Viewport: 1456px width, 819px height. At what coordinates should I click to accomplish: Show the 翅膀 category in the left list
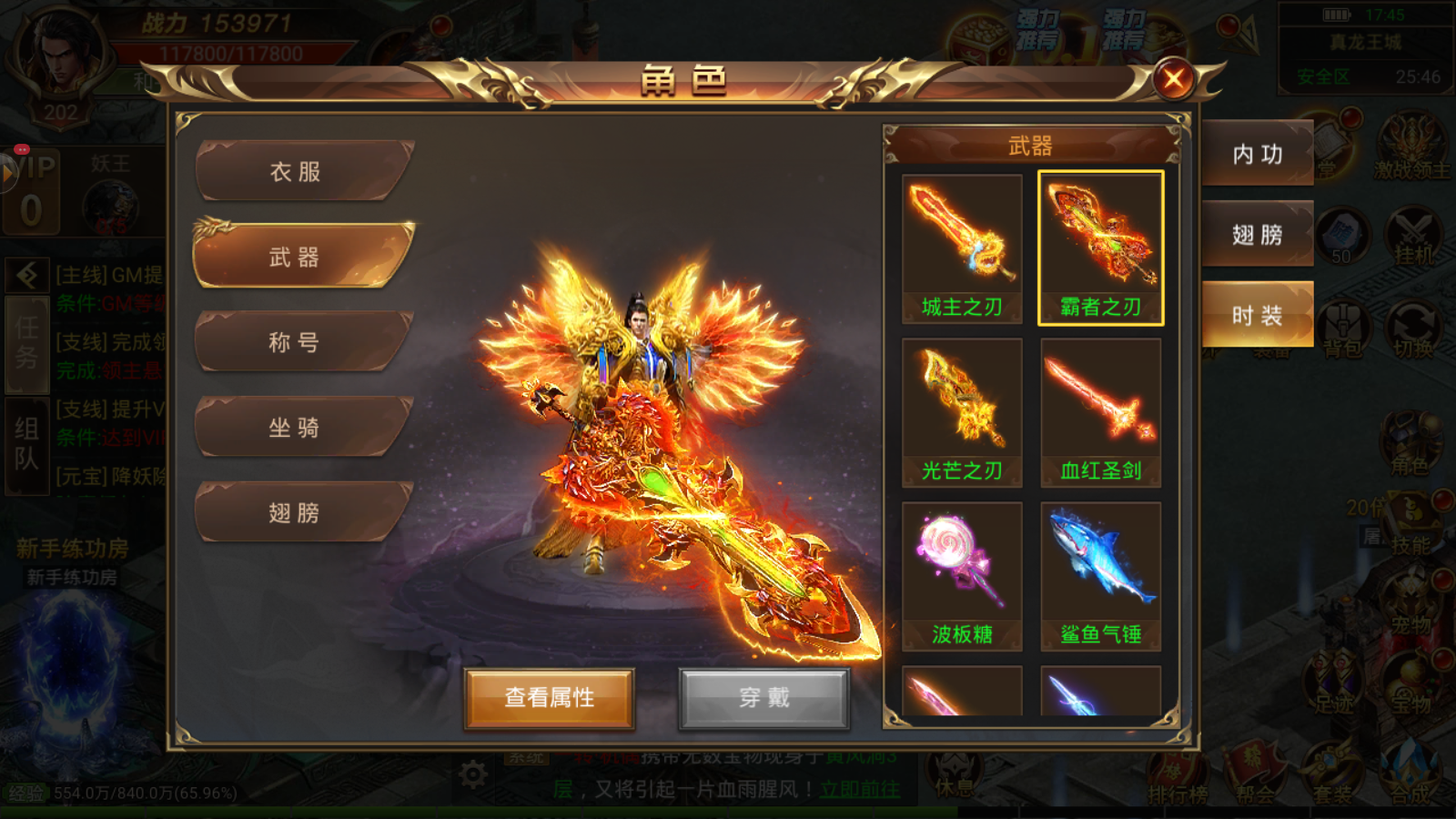coord(296,513)
